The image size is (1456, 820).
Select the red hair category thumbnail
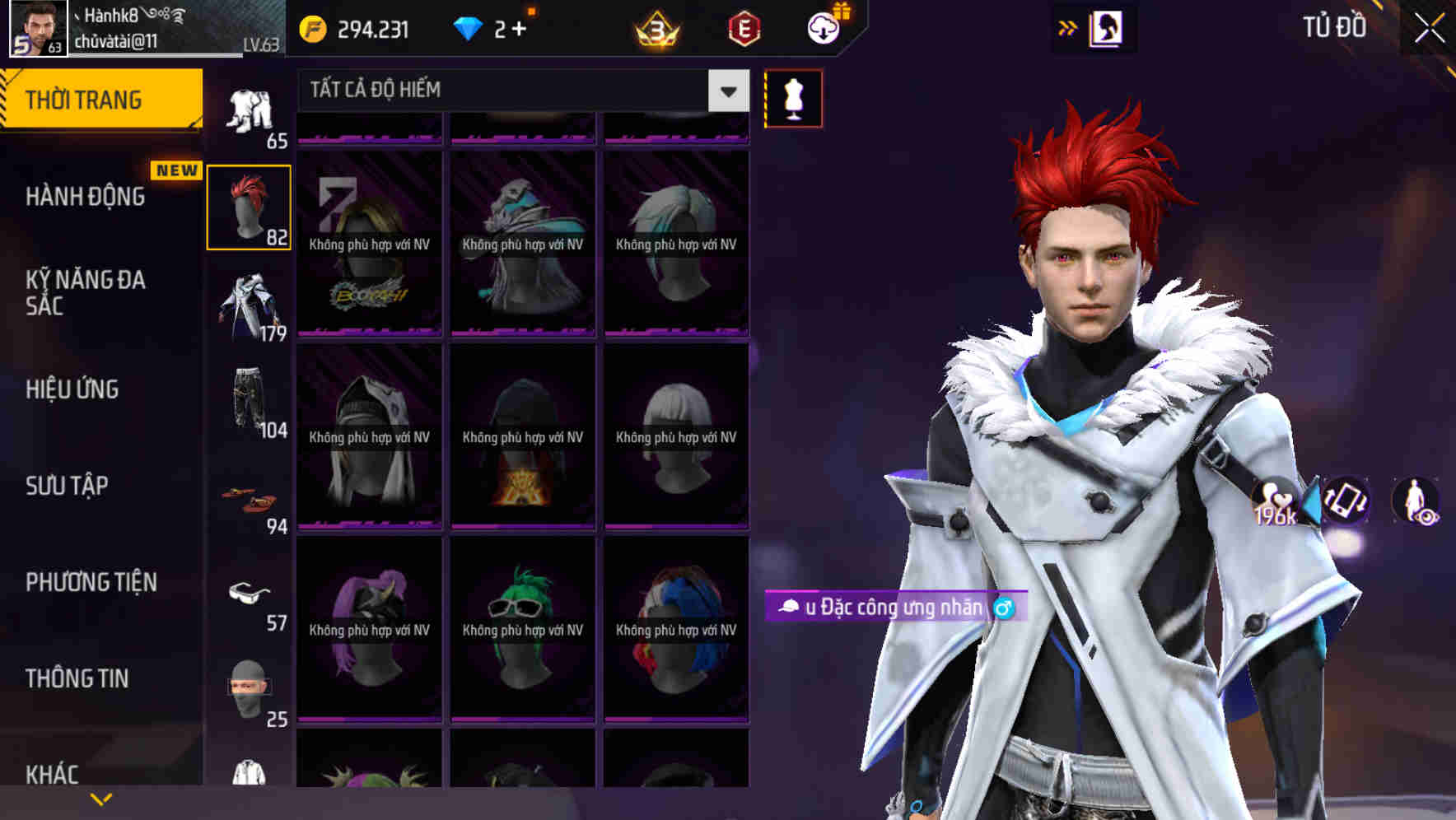(x=250, y=206)
